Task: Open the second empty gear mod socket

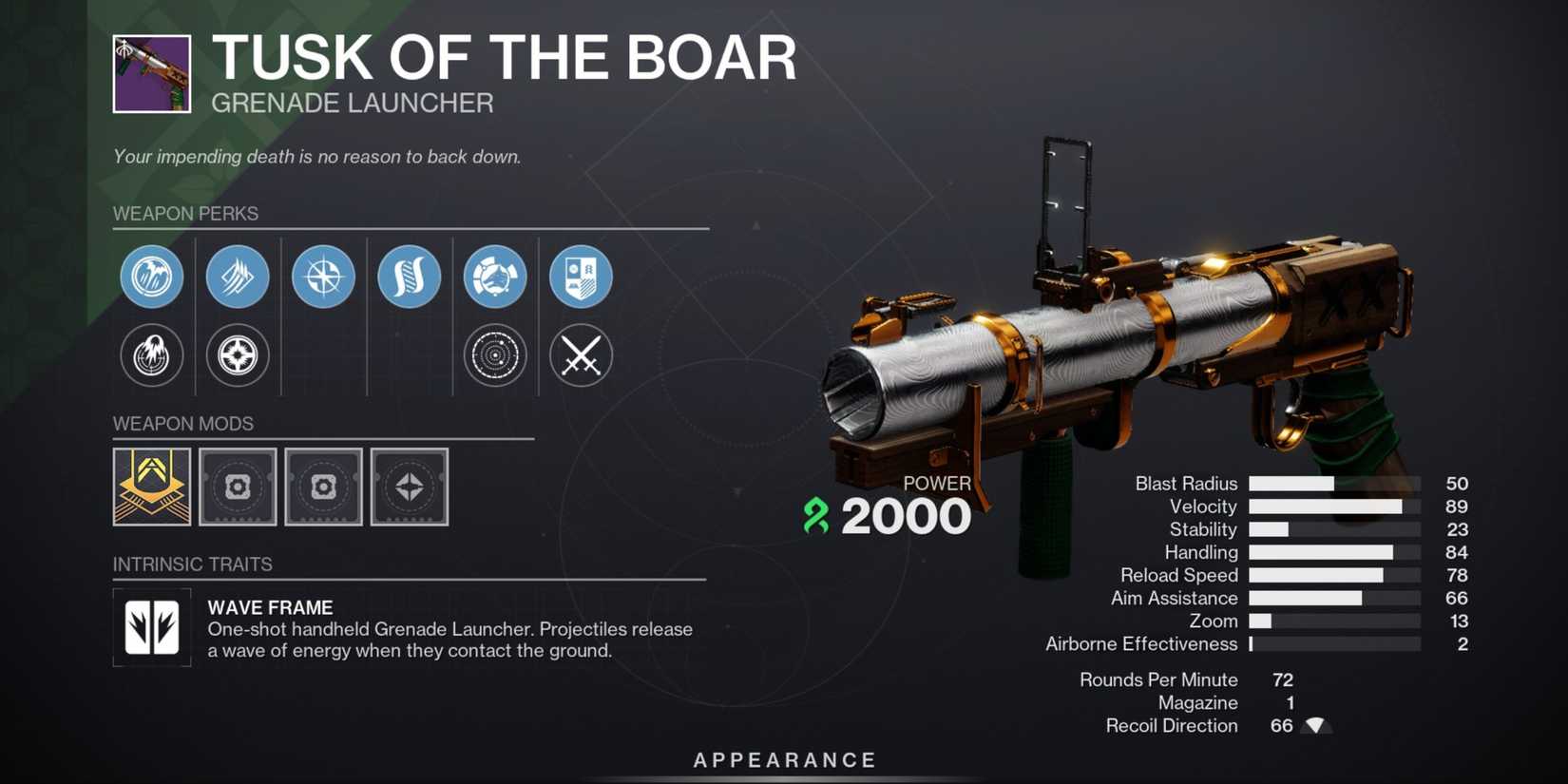Action: pos(323,488)
